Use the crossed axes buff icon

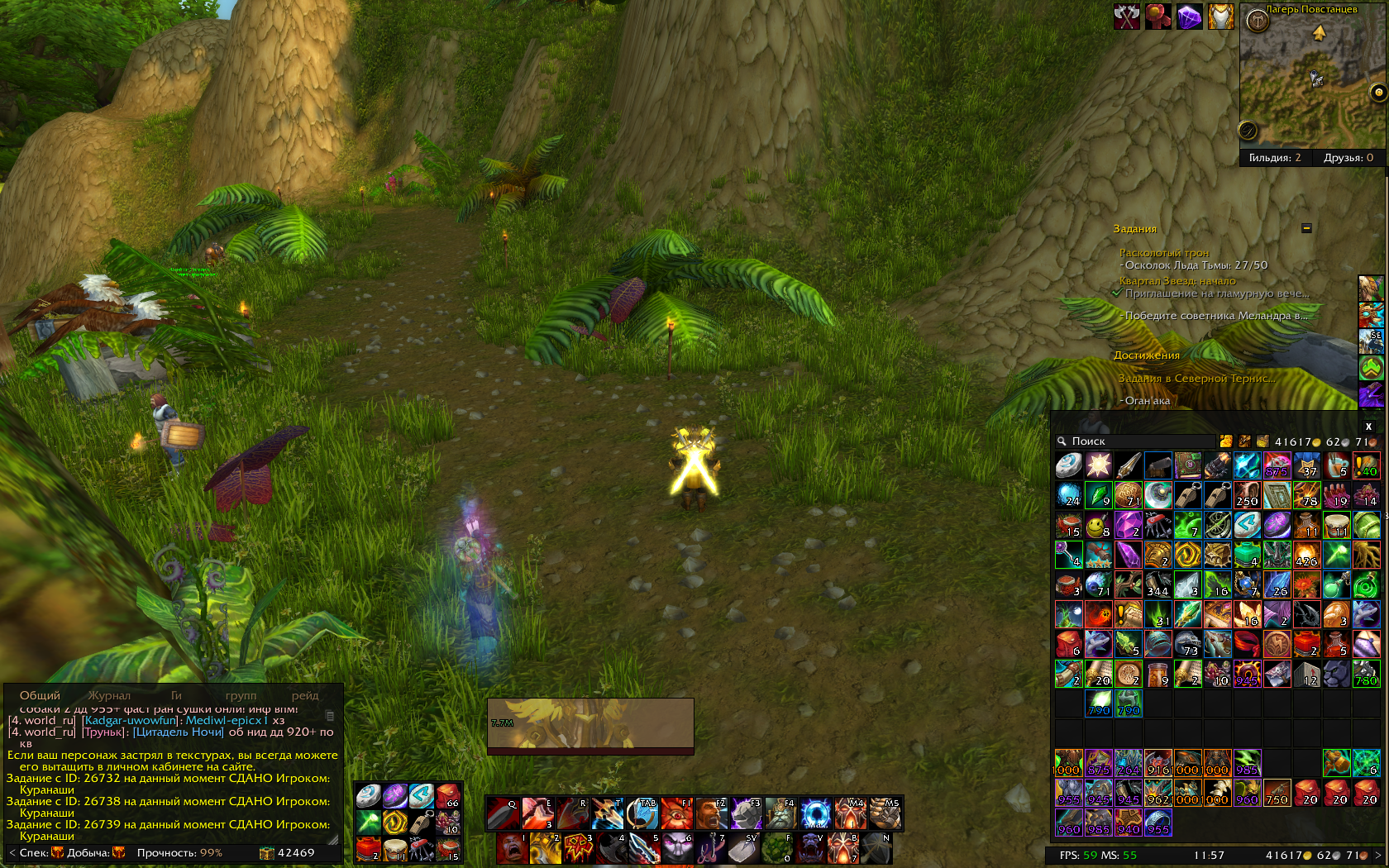1126,17
